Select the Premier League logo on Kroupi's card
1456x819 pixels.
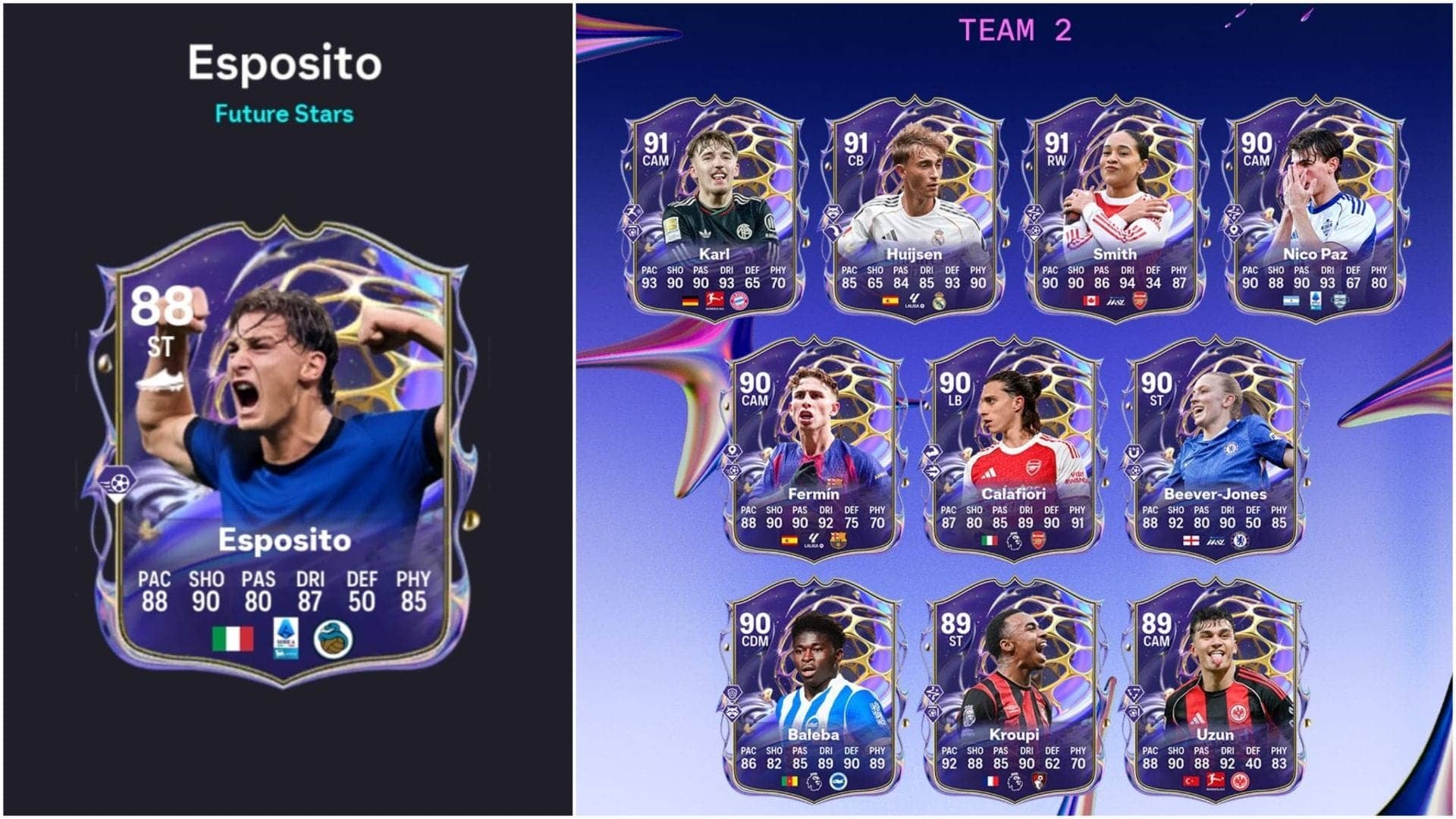pos(1015,783)
